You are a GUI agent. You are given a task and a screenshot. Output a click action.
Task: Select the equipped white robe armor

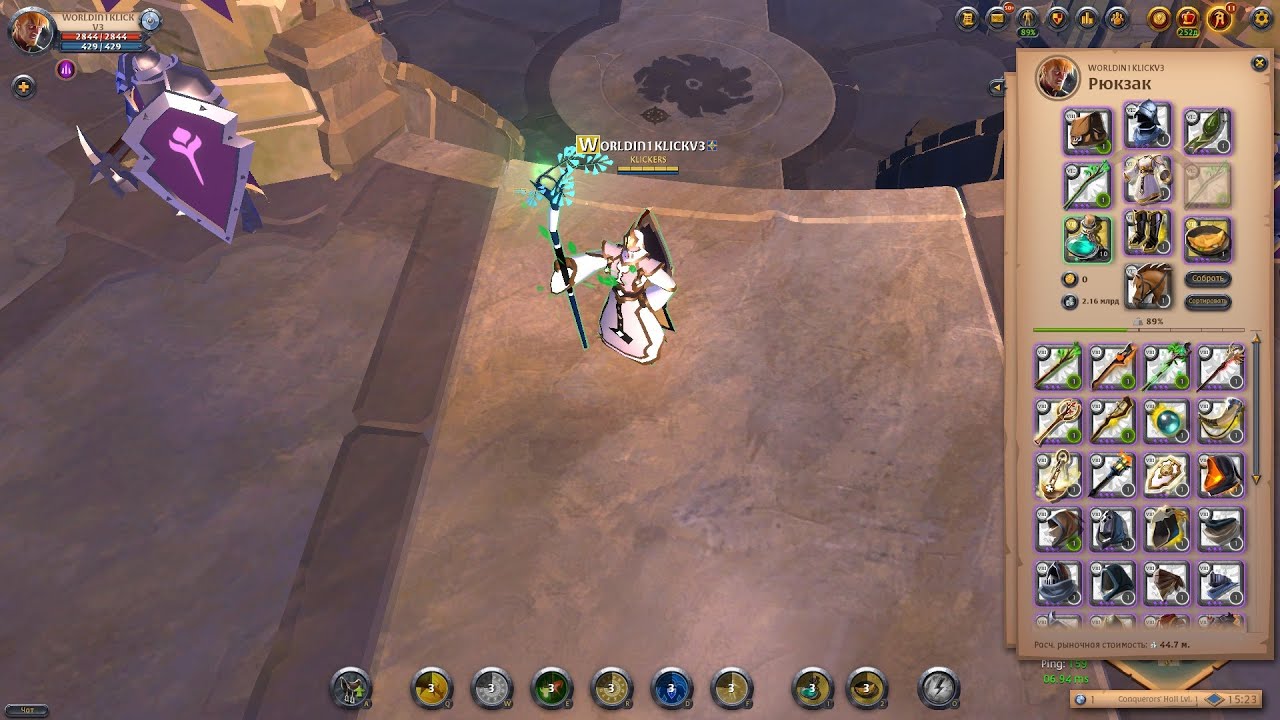(x=1148, y=181)
